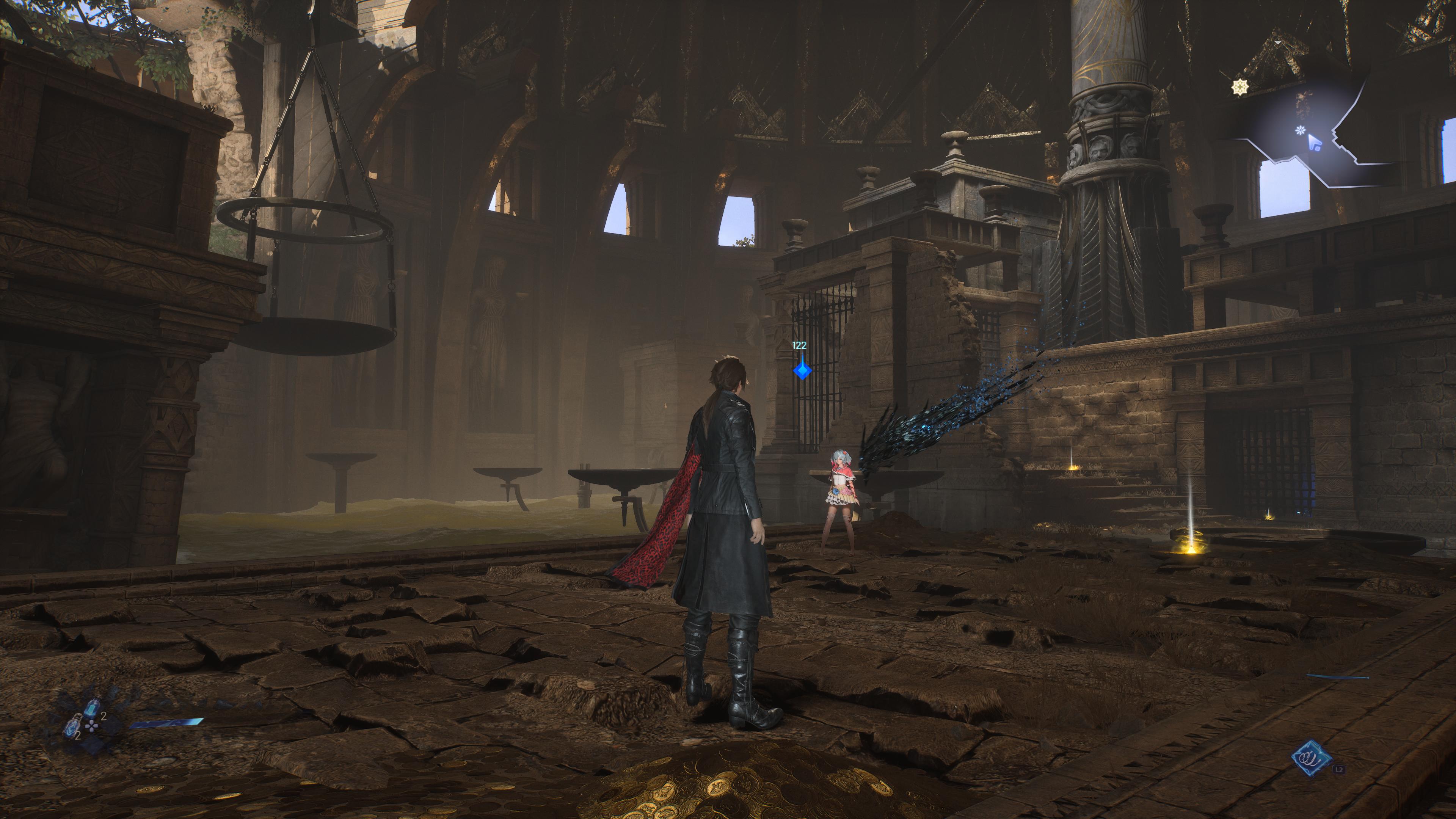Click the gold star marker beside minimap
The width and height of the screenshot is (1456, 819).
coord(1239,87)
